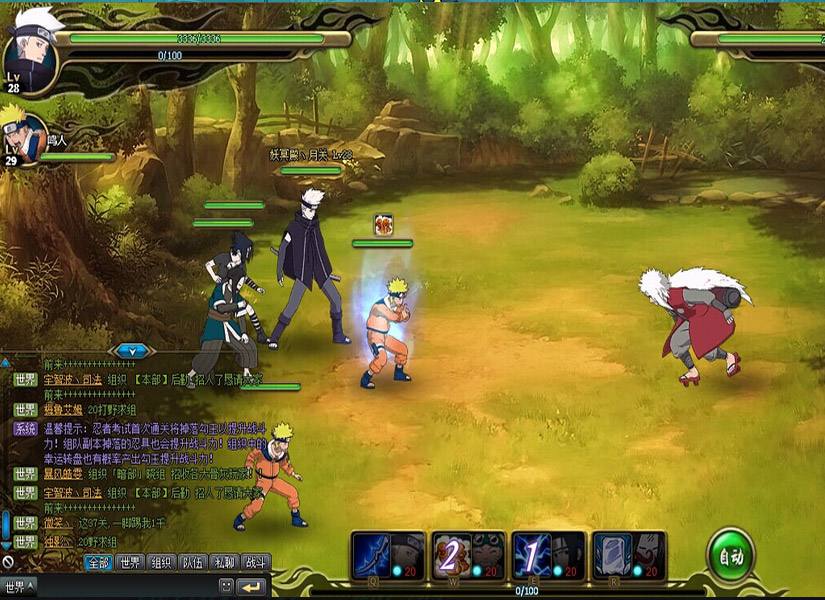Click the chat block icon beside the tabs

pyautogui.click(x=8, y=563)
